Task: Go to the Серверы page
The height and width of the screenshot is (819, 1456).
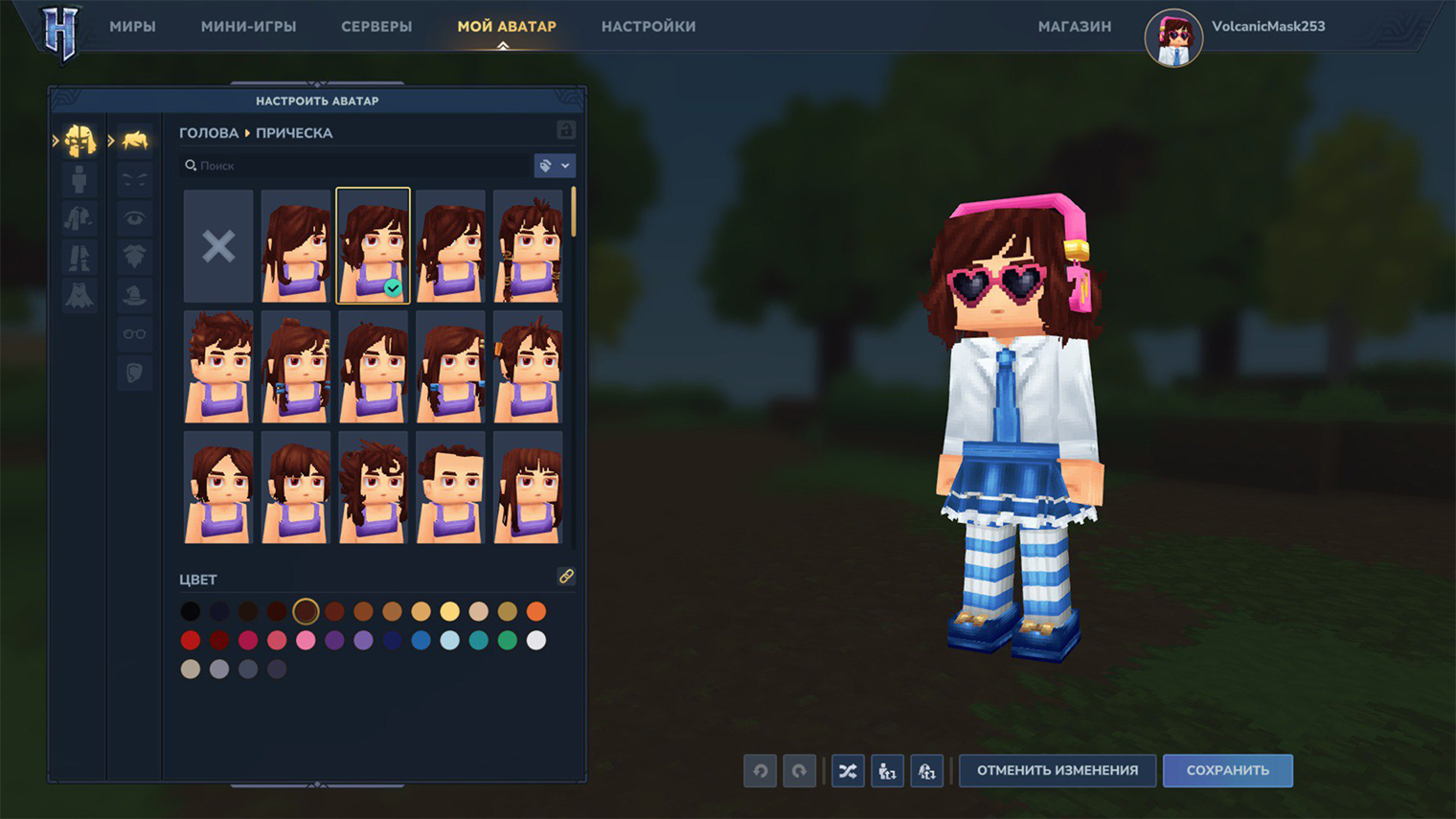Action: pos(376,27)
